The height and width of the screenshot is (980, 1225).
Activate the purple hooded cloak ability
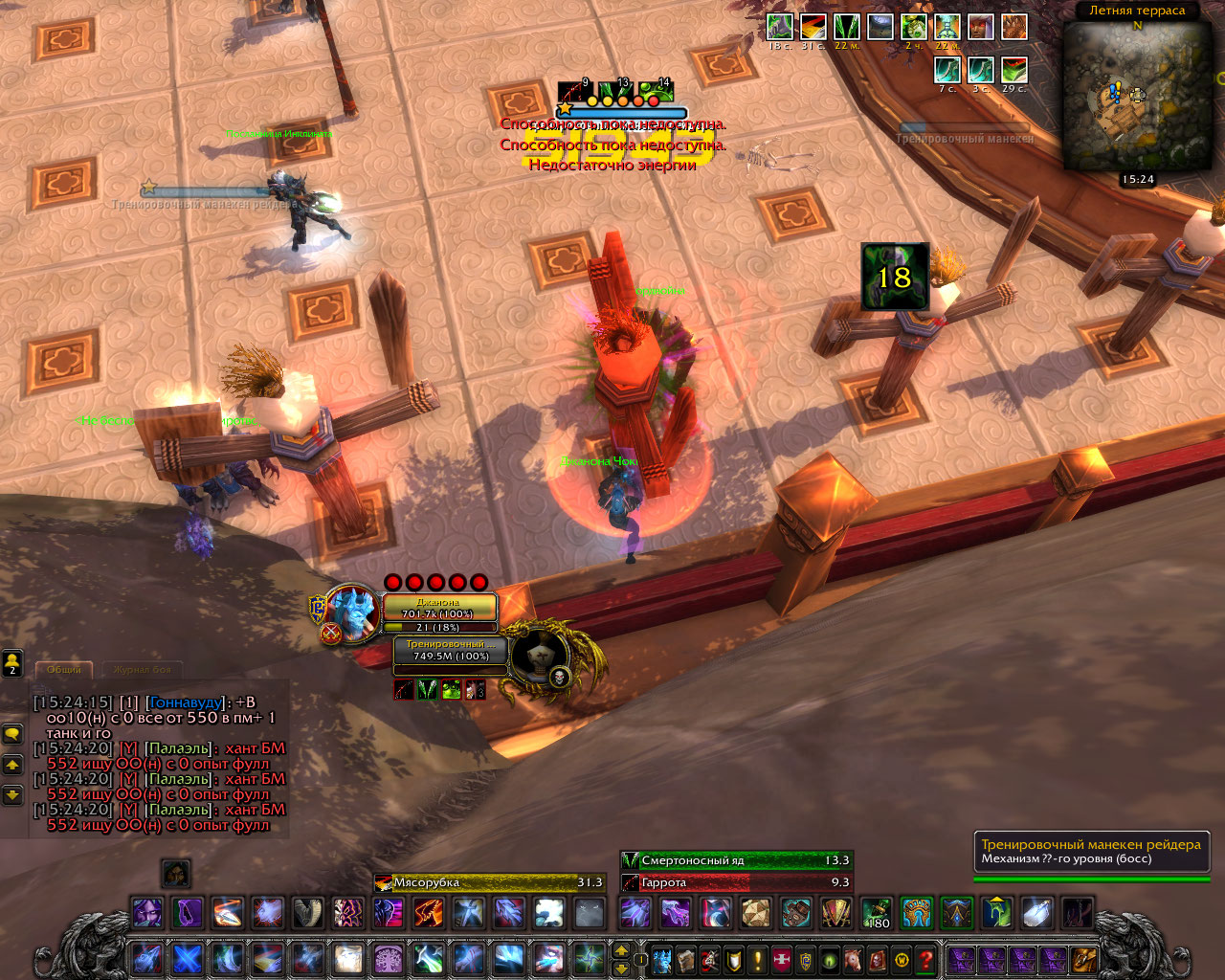click(188, 912)
